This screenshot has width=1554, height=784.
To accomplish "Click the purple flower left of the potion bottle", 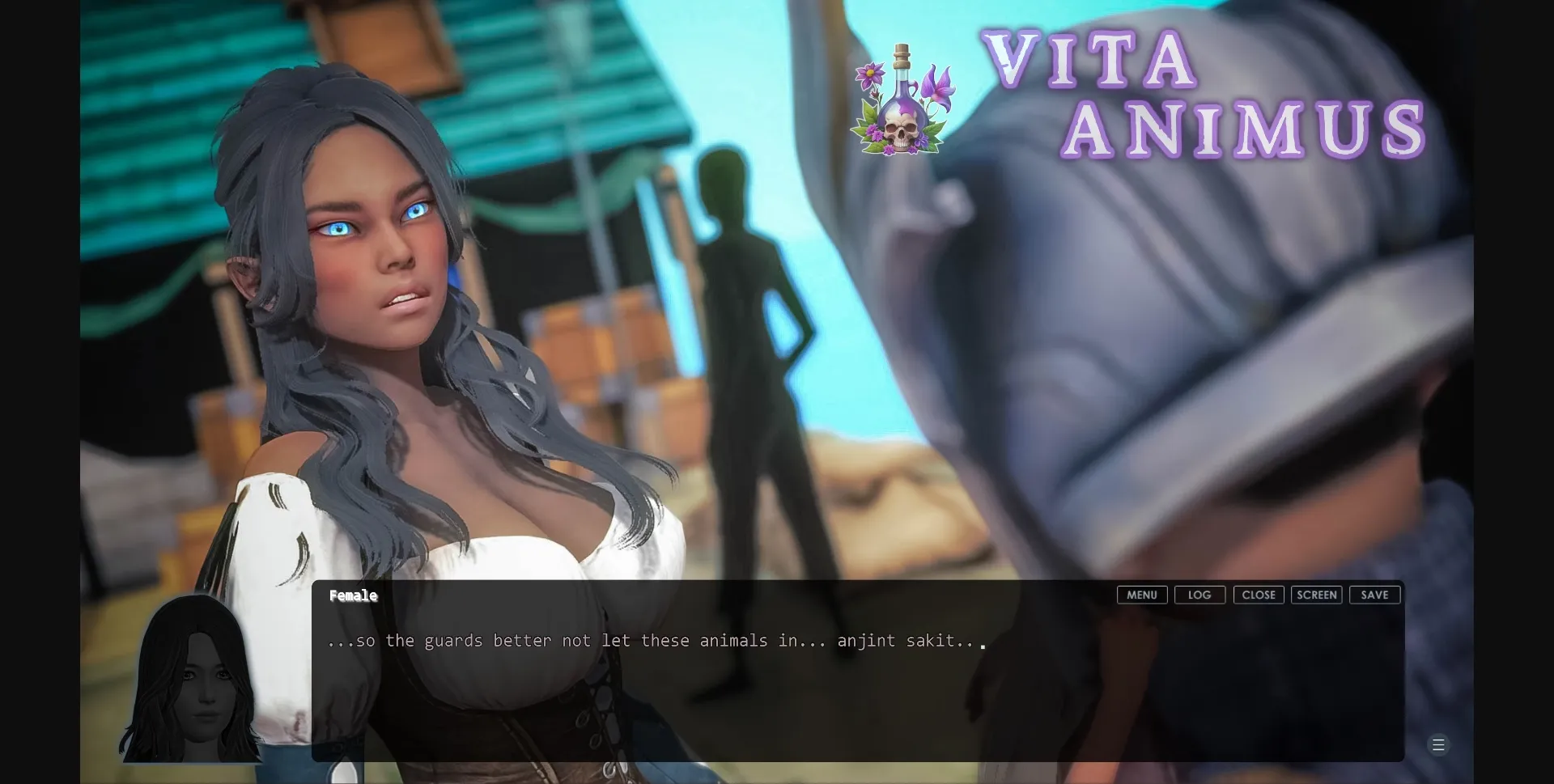I will click(x=871, y=74).
